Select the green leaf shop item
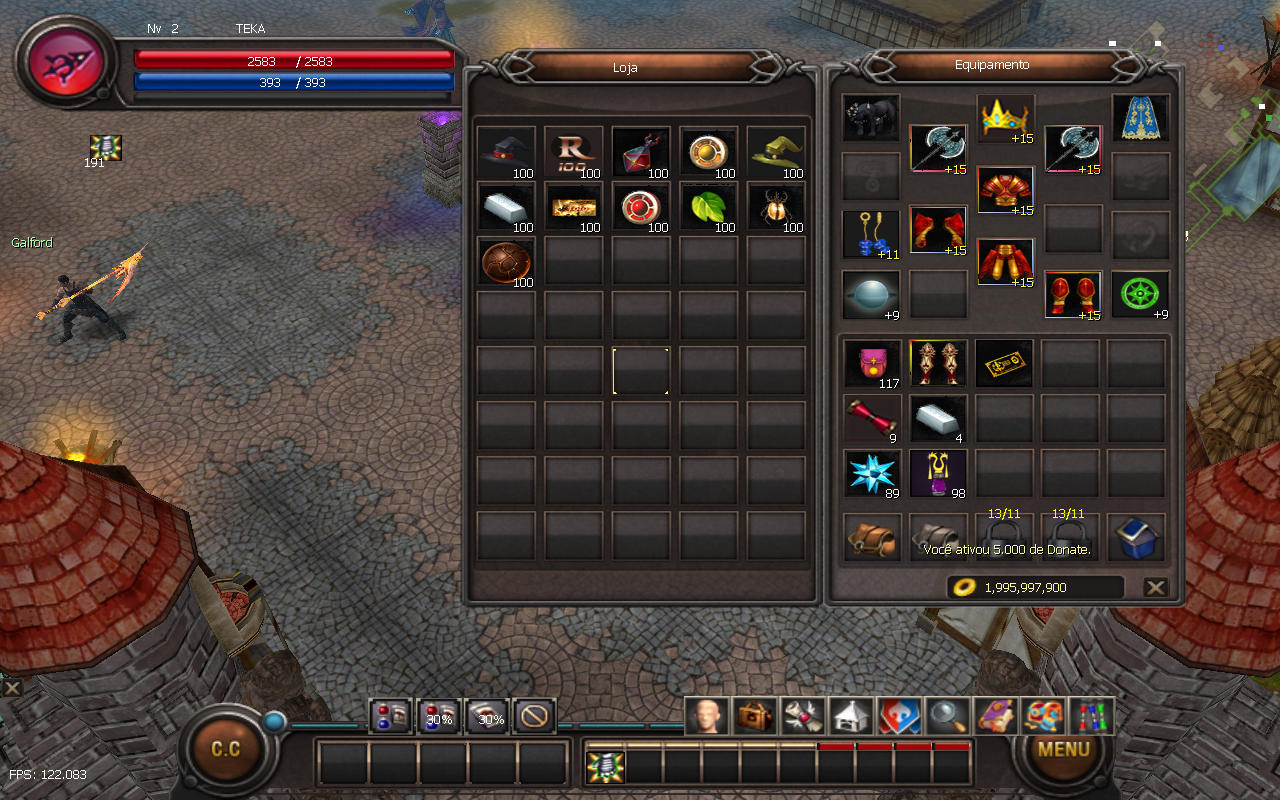The image size is (1280, 800). pos(708,207)
